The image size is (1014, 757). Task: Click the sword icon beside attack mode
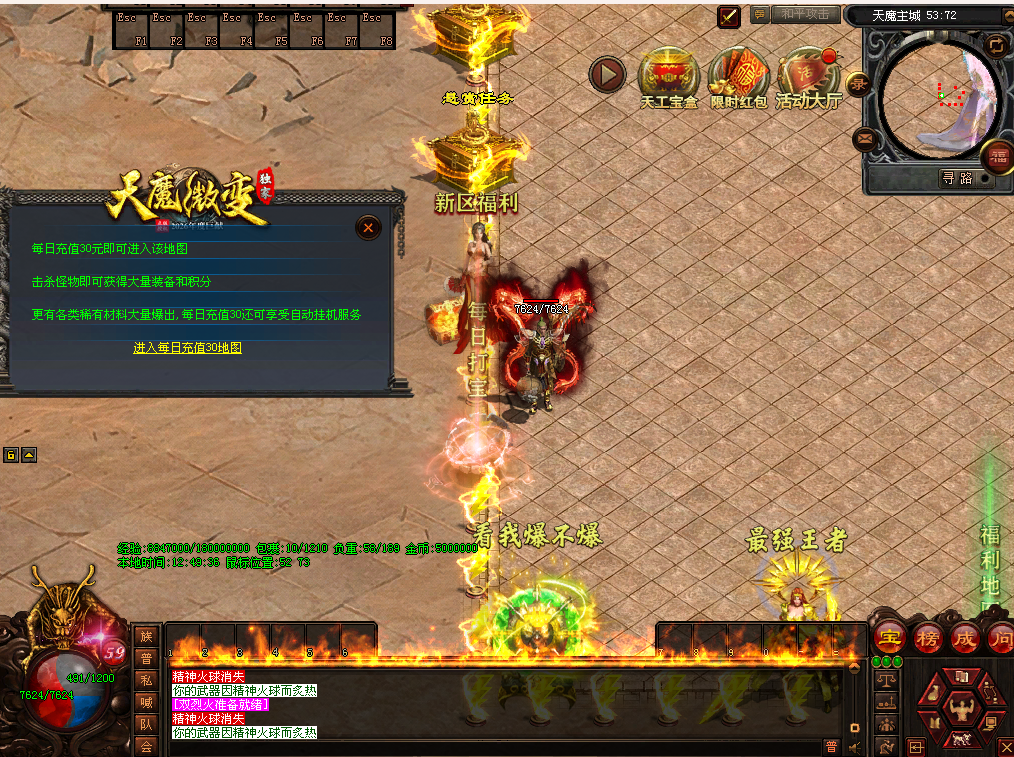point(729,17)
